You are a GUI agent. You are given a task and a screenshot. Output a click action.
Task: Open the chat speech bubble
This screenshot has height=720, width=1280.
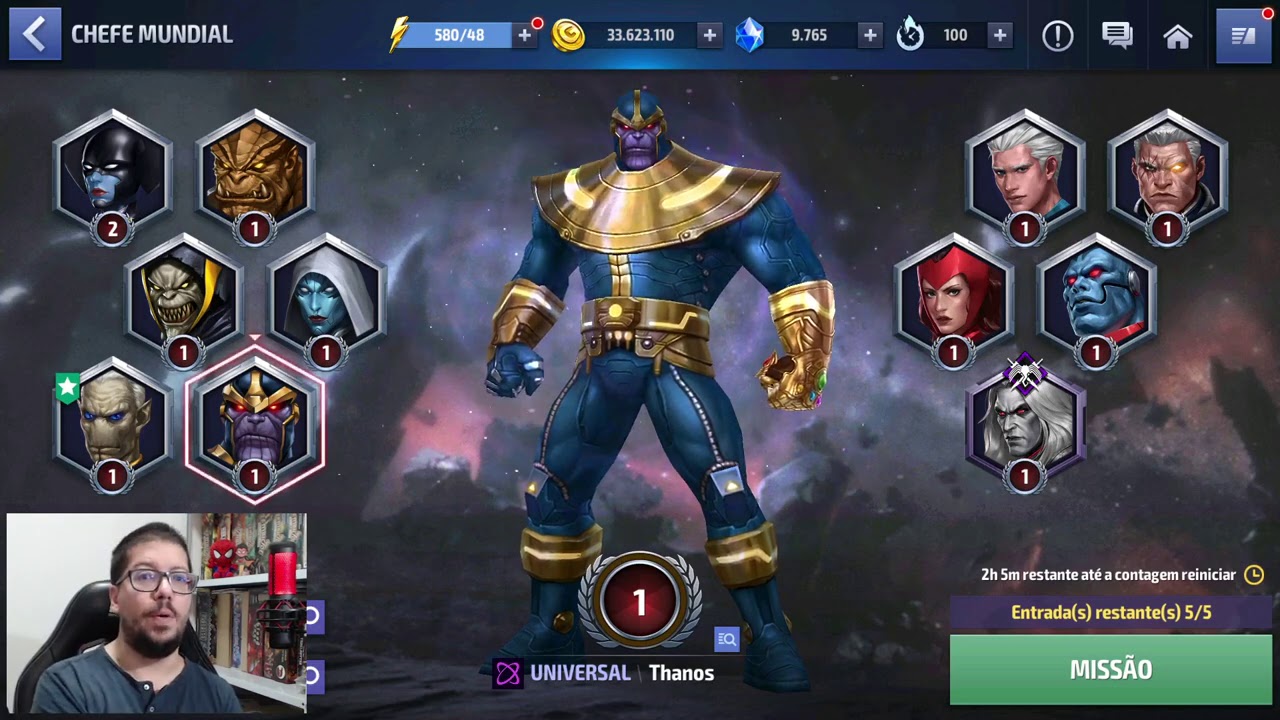coord(1117,36)
